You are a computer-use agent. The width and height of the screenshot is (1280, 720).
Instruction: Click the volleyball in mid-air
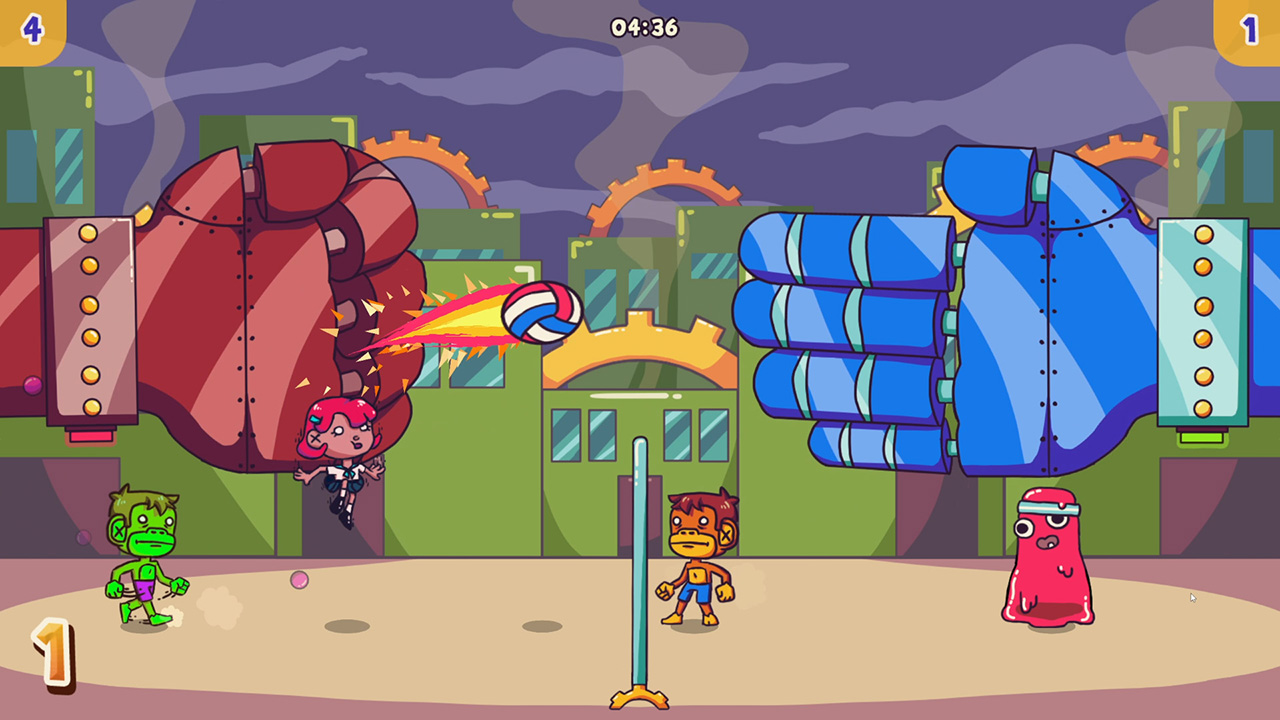click(543, 311)
